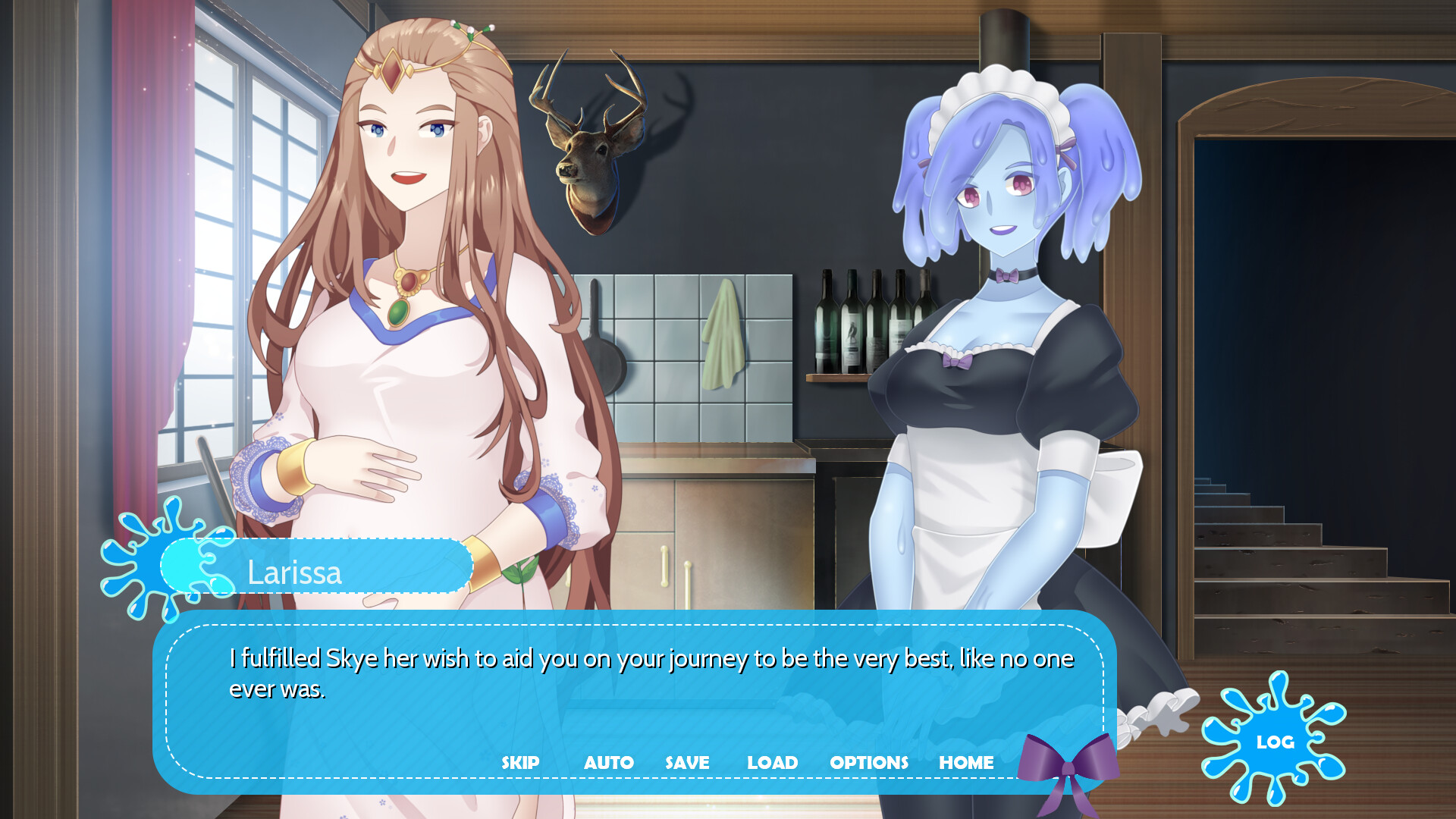This screenshot has width=1456, height=819.
Task: Open the SAVE screen
Action: pyautogui.click(x=686, y=763)
